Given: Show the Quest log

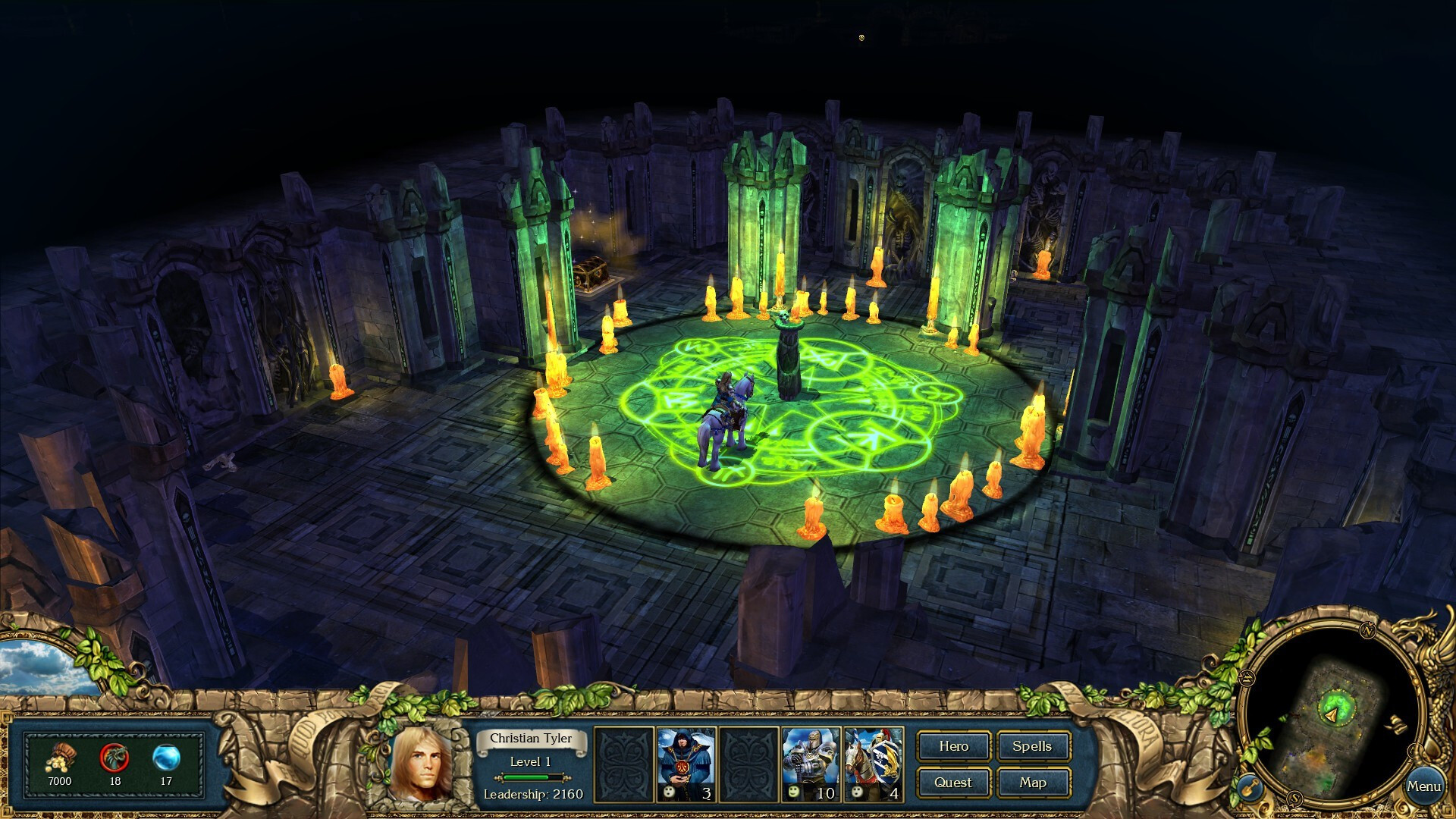Looking at the screenshot, I should point(953,783).
